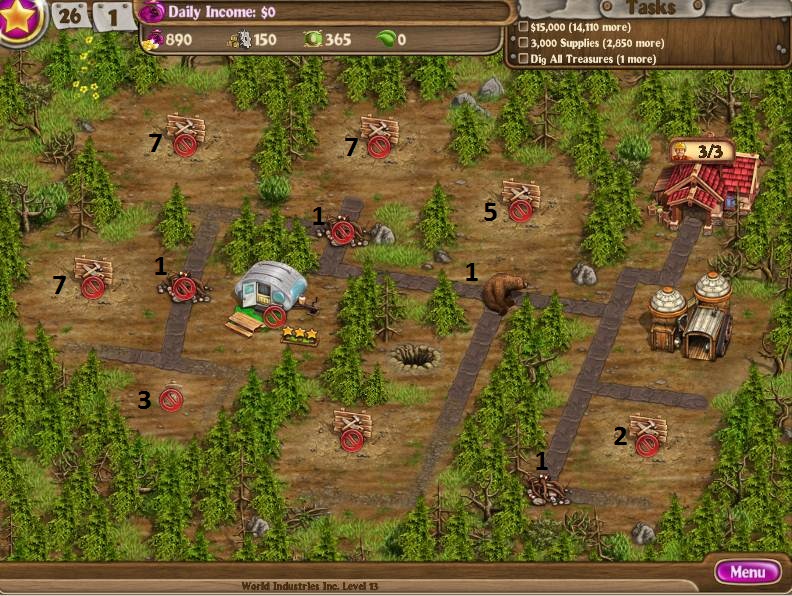Click the gold star badge

(x=20, y=20)
